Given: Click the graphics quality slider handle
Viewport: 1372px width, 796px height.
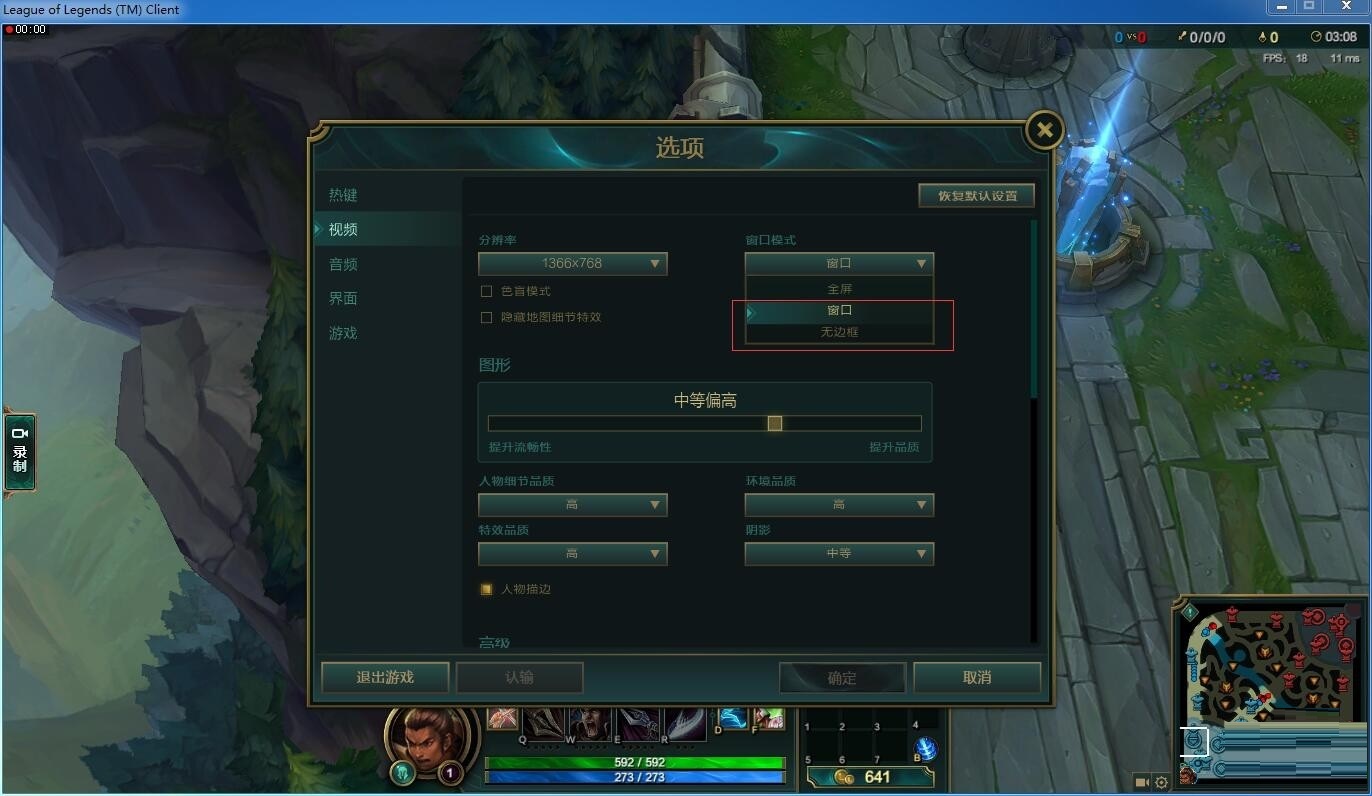Looking at the screenshot, I should (x=774, y=423).
